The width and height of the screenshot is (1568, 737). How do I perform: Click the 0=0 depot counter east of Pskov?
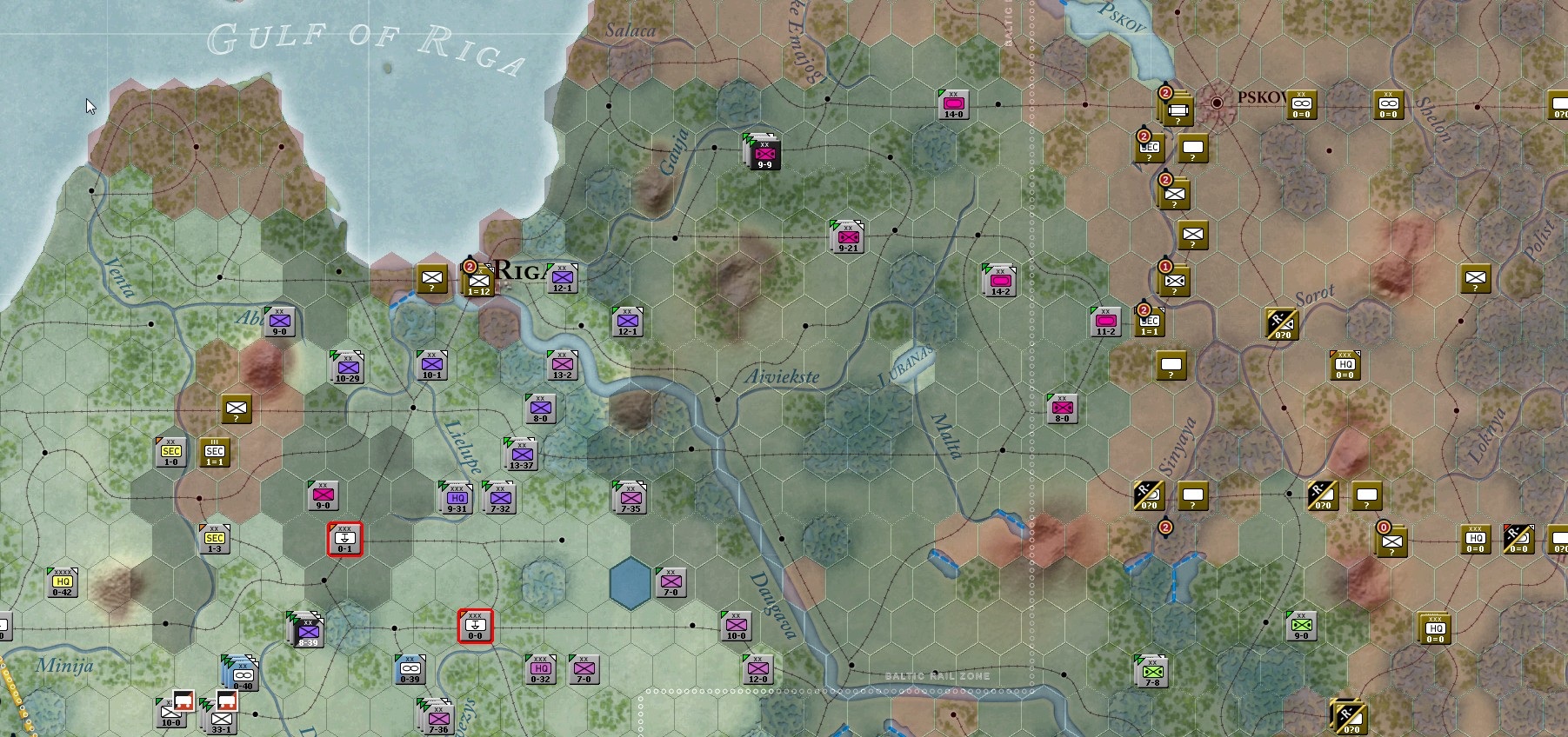(x=1301, y=105)
